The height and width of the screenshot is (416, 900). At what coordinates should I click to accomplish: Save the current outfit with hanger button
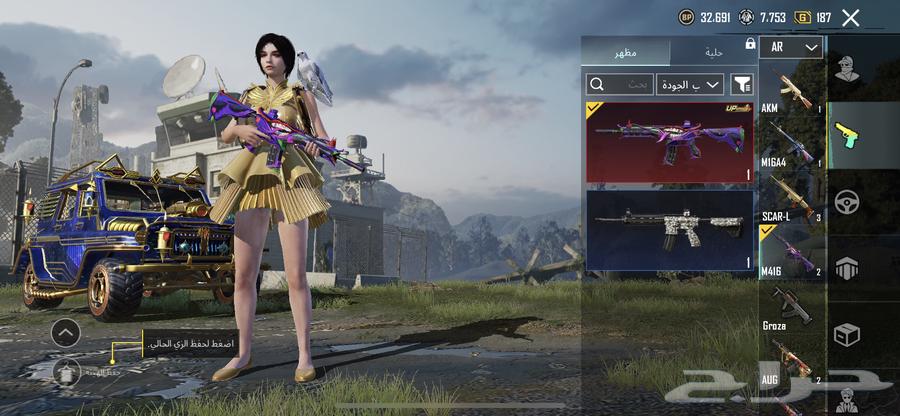(x=67, y=372)
